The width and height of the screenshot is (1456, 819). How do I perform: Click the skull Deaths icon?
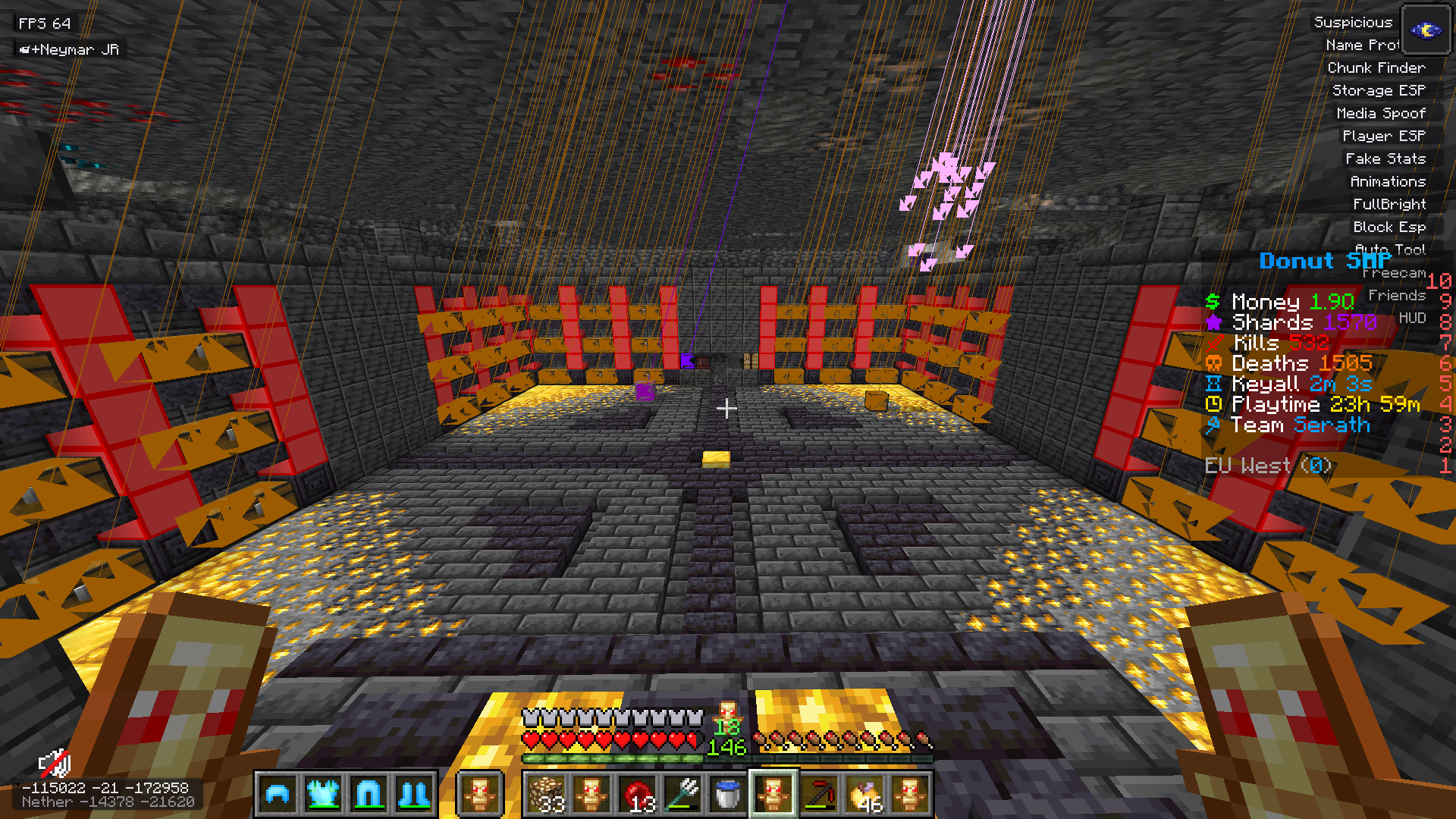pos(1213,363)
